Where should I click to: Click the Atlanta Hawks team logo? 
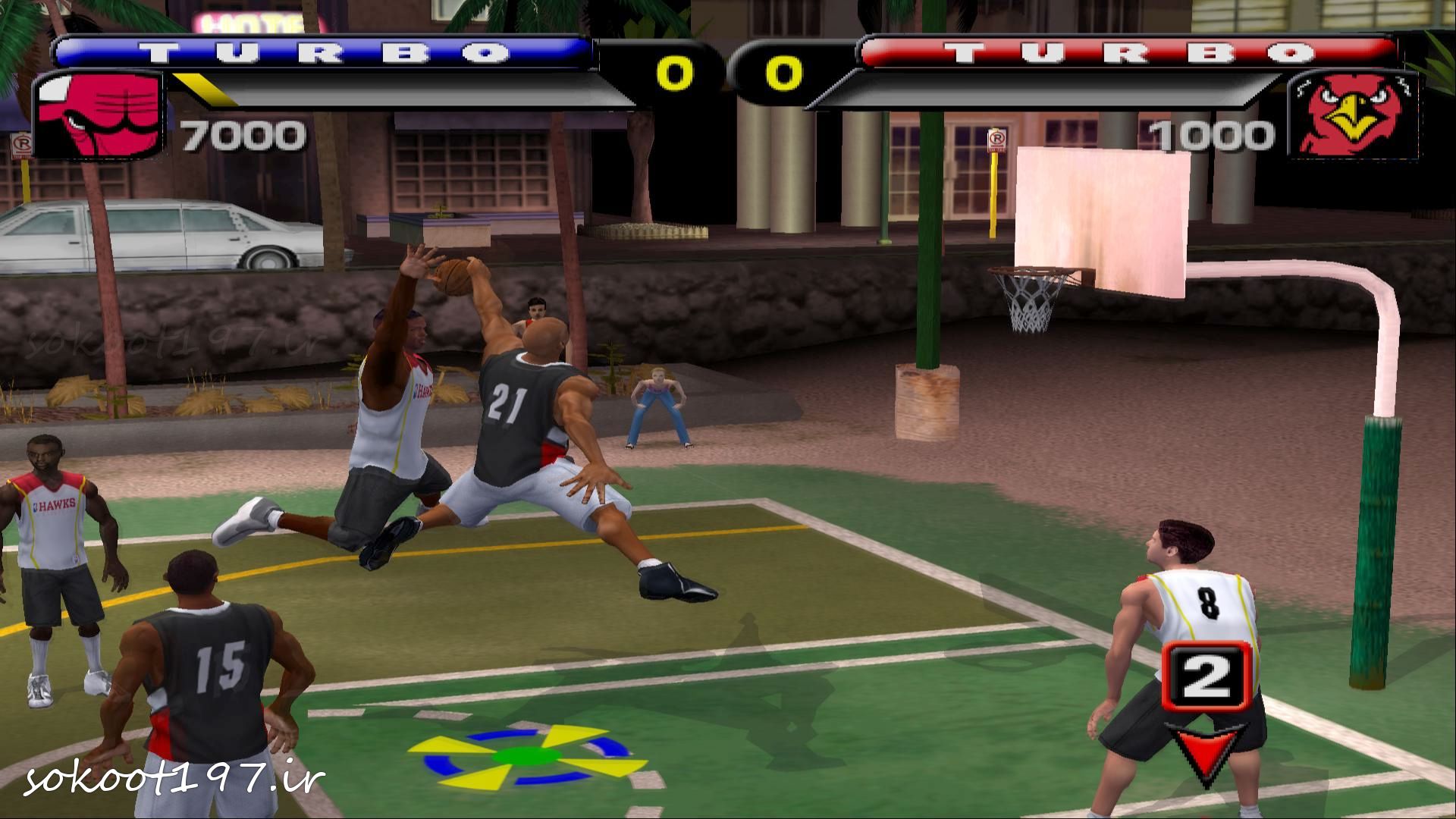1354,117
